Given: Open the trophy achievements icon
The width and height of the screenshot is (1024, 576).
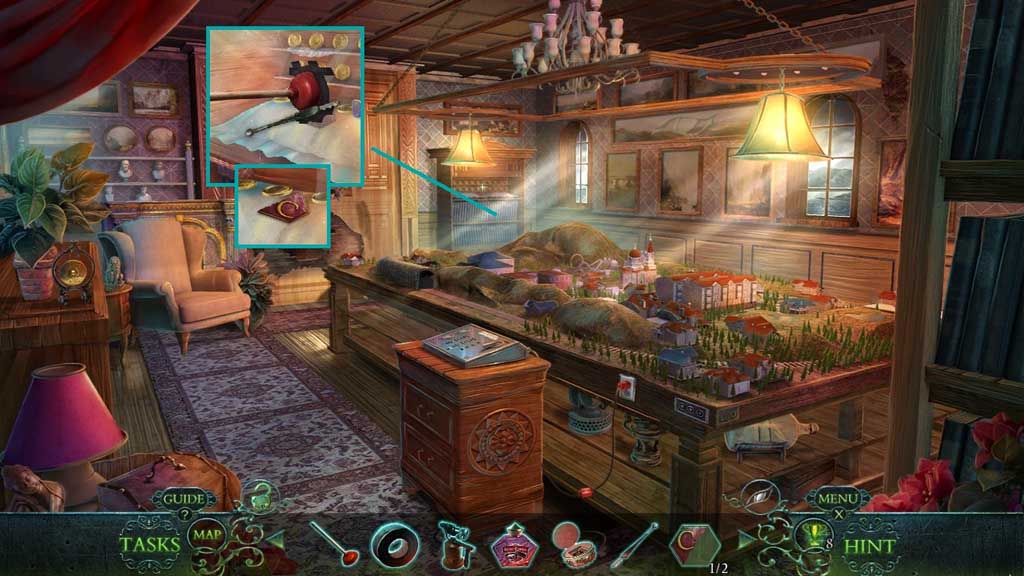Looking at the screenshot, I should point(811,537).
